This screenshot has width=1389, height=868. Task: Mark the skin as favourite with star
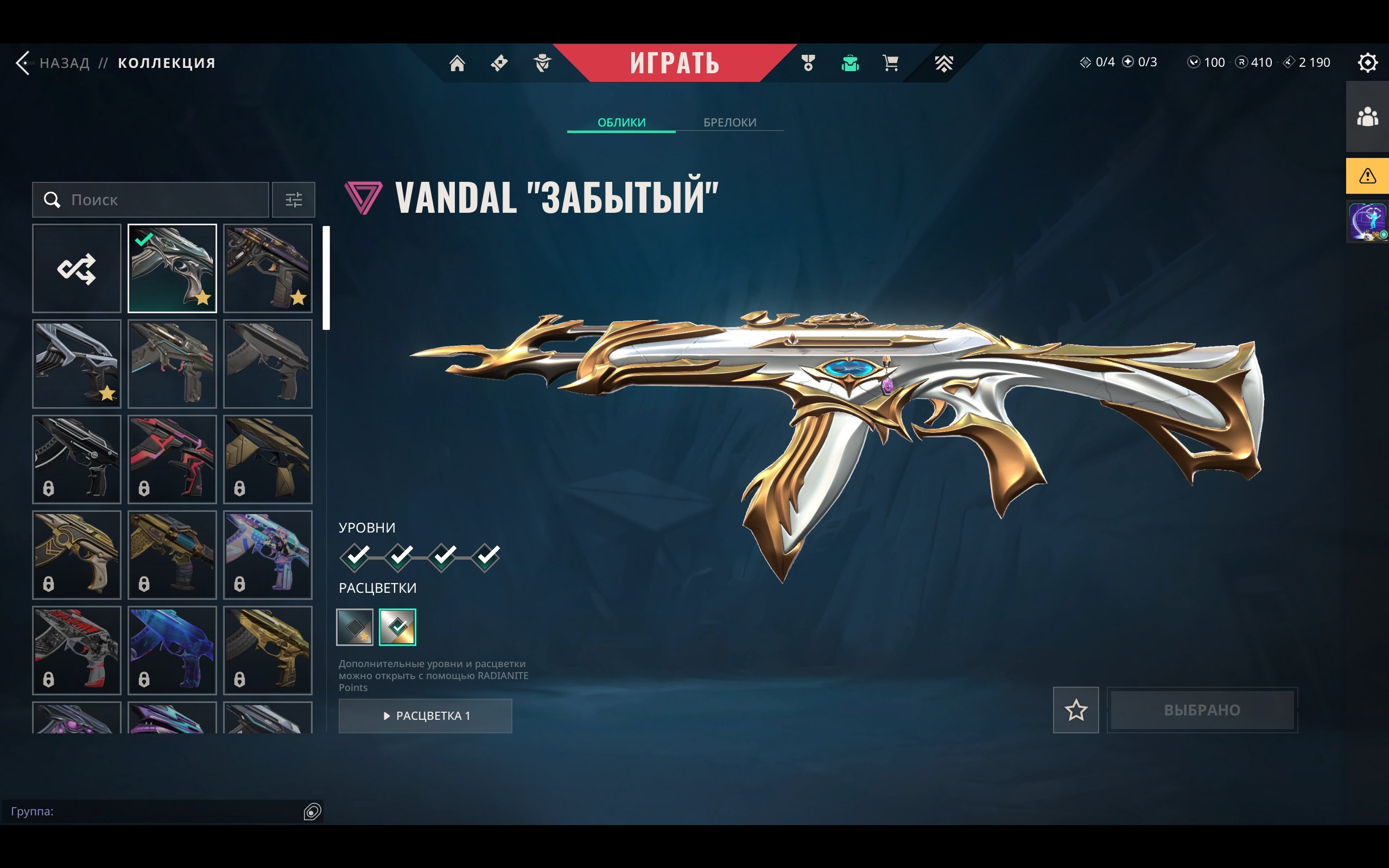(1076, 710)
